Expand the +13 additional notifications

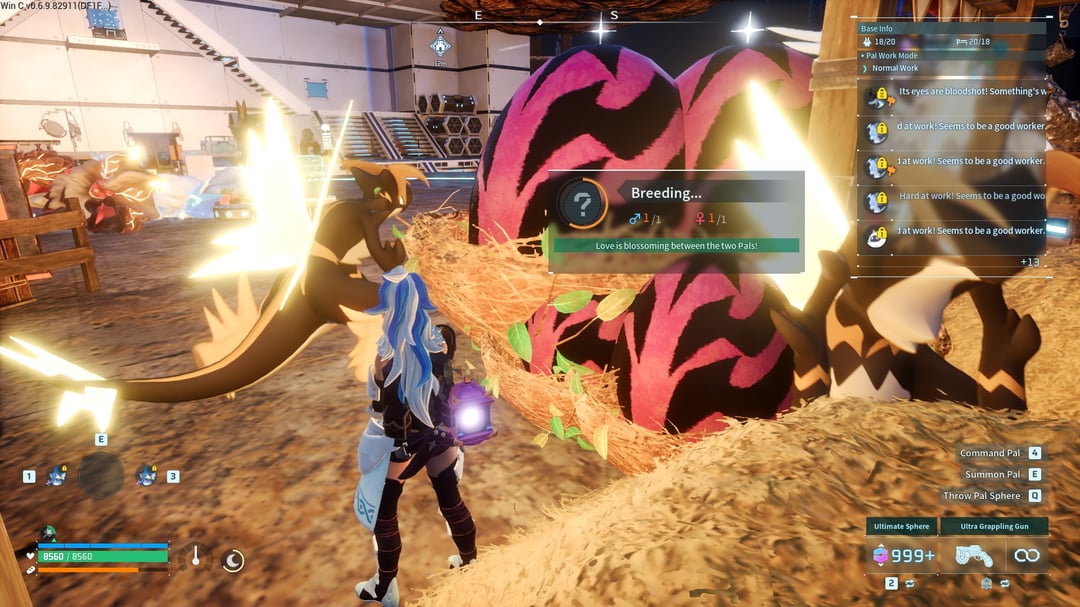[1030, 262]
